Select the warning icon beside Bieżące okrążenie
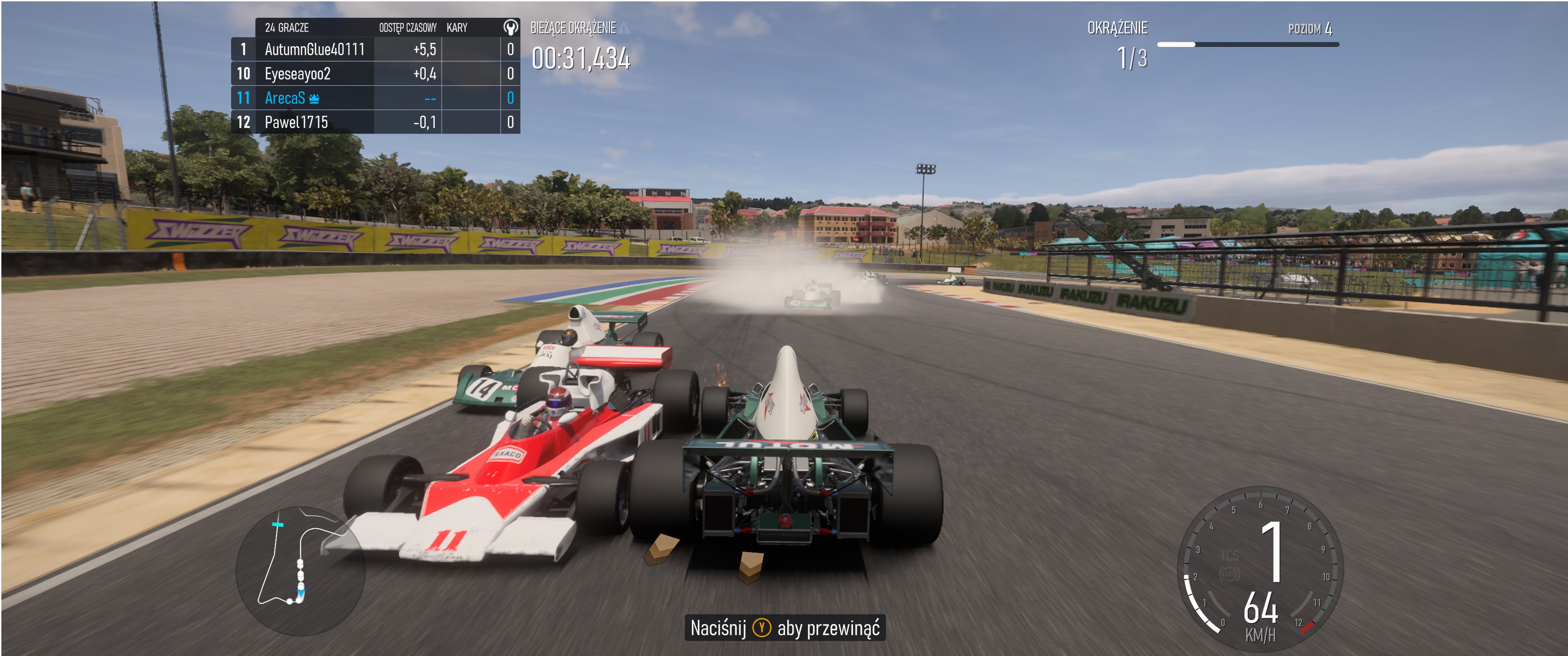This screenshot has height=656, width=1568. (624, 28)
